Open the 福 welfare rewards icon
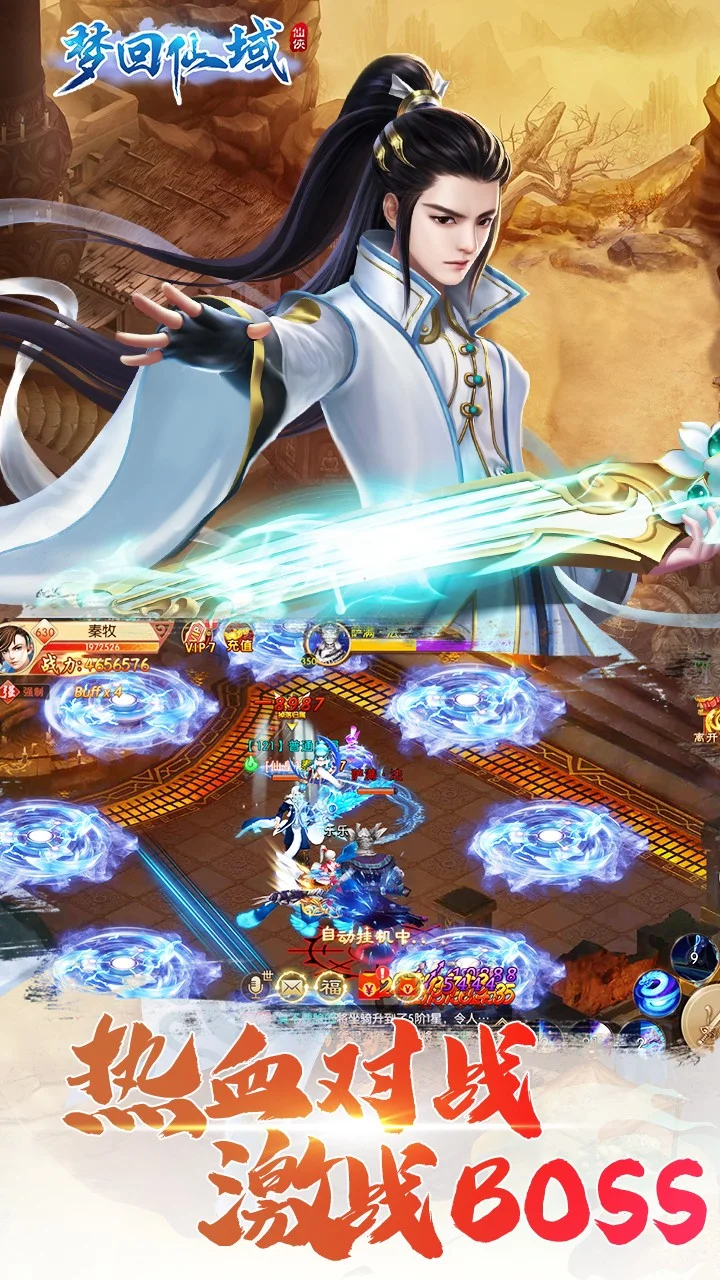This screenshot has width=720, height=1280. (330, 985)
